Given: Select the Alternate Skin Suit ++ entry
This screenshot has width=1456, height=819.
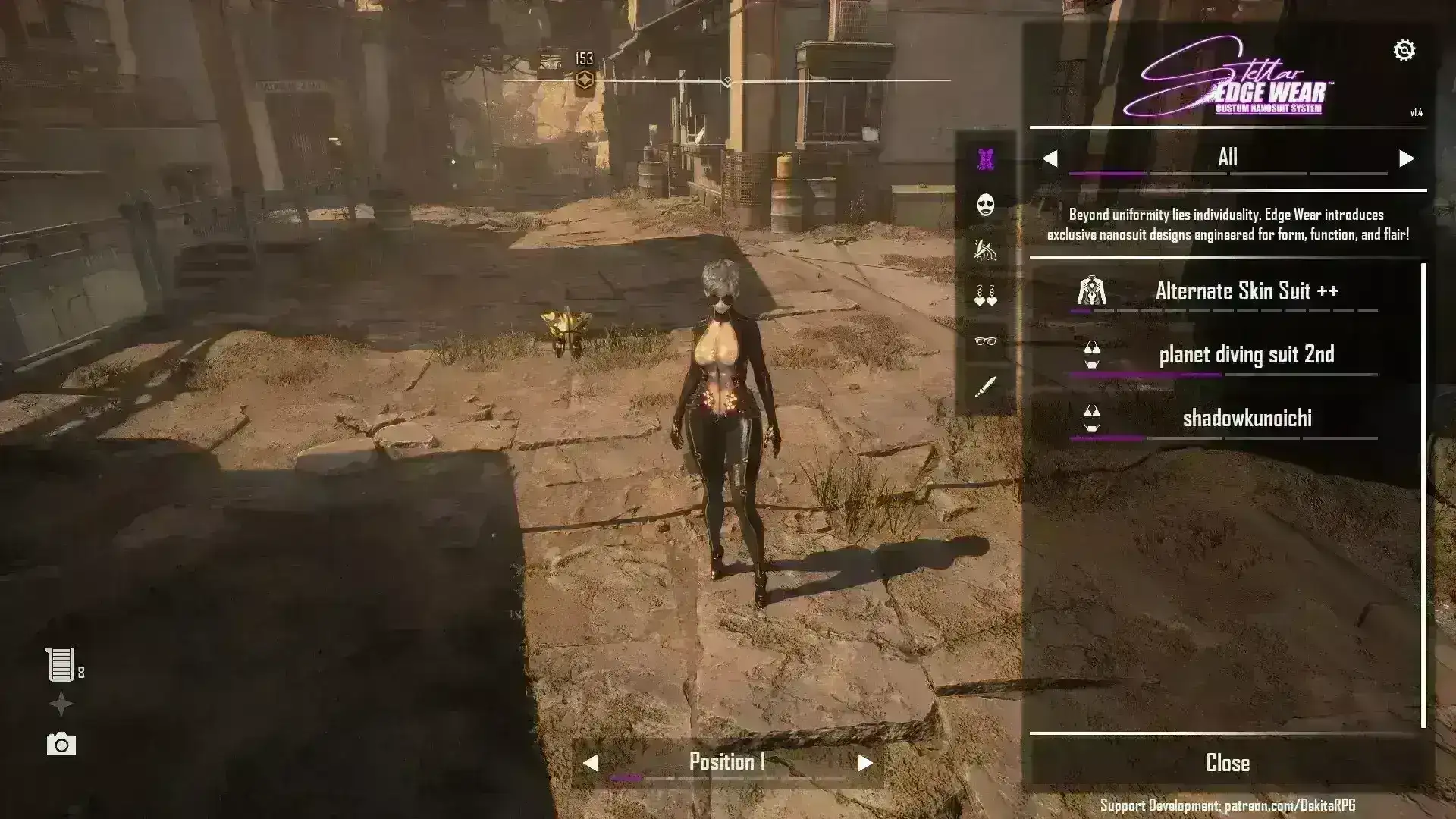Looking at the screenshot, I should click(1246, 290).
